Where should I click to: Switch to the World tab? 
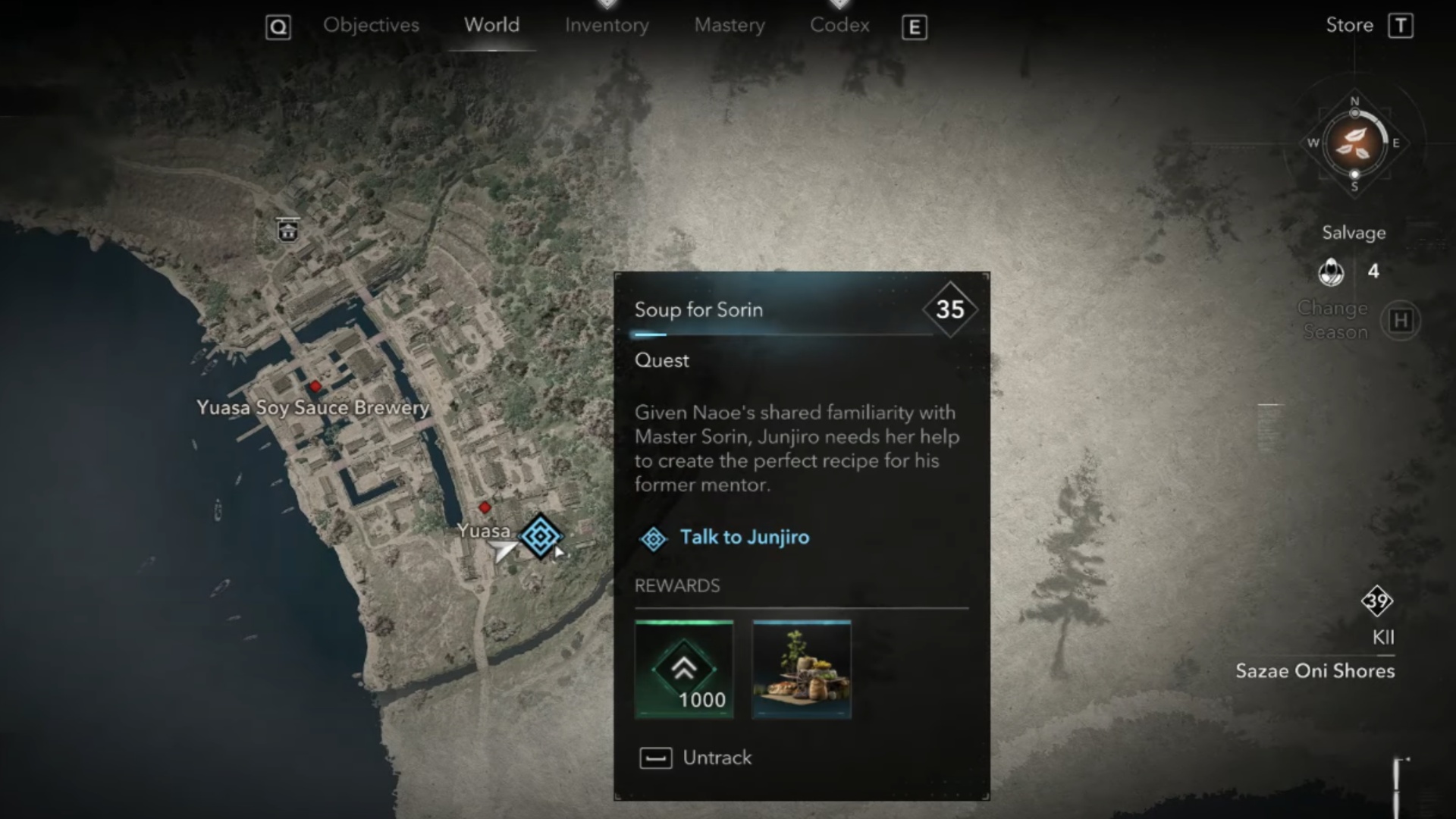point(491,26)
